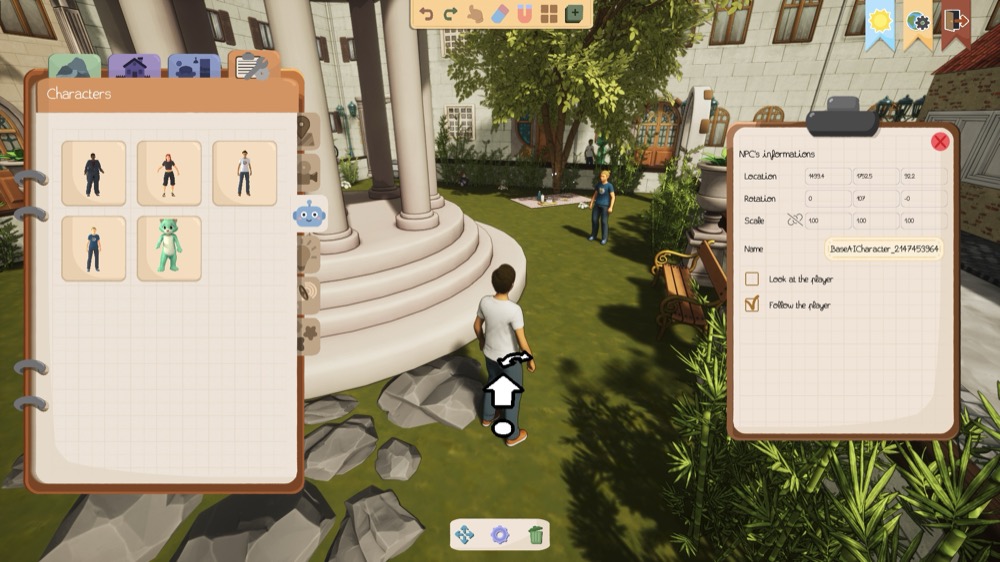Image resolution: width=1000 pixels, height=562 pixels.
Task: Close the NPC's informations panel
Action: (940, 142)
